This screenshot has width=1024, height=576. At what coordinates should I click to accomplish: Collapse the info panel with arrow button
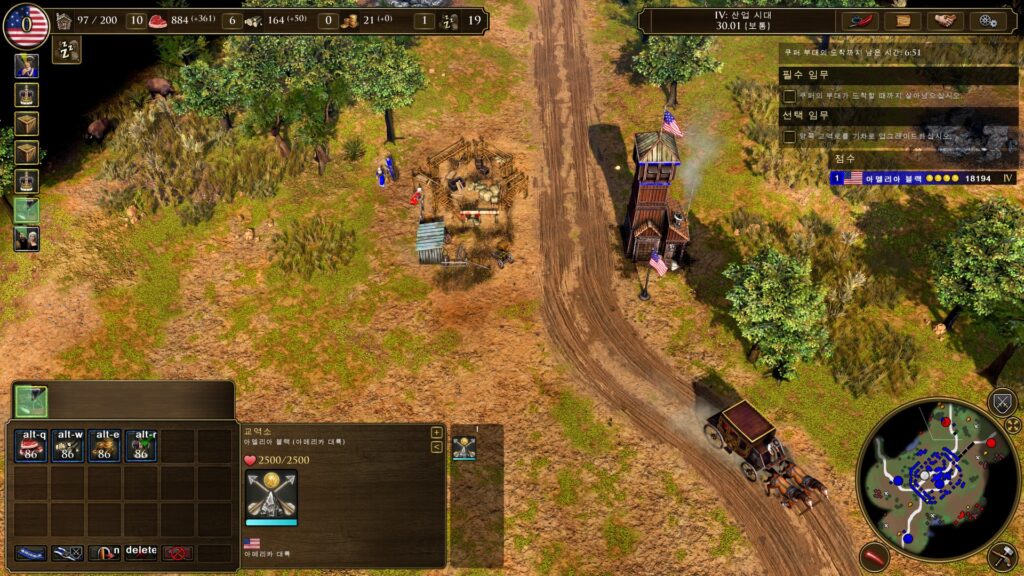tap(436, 447)
